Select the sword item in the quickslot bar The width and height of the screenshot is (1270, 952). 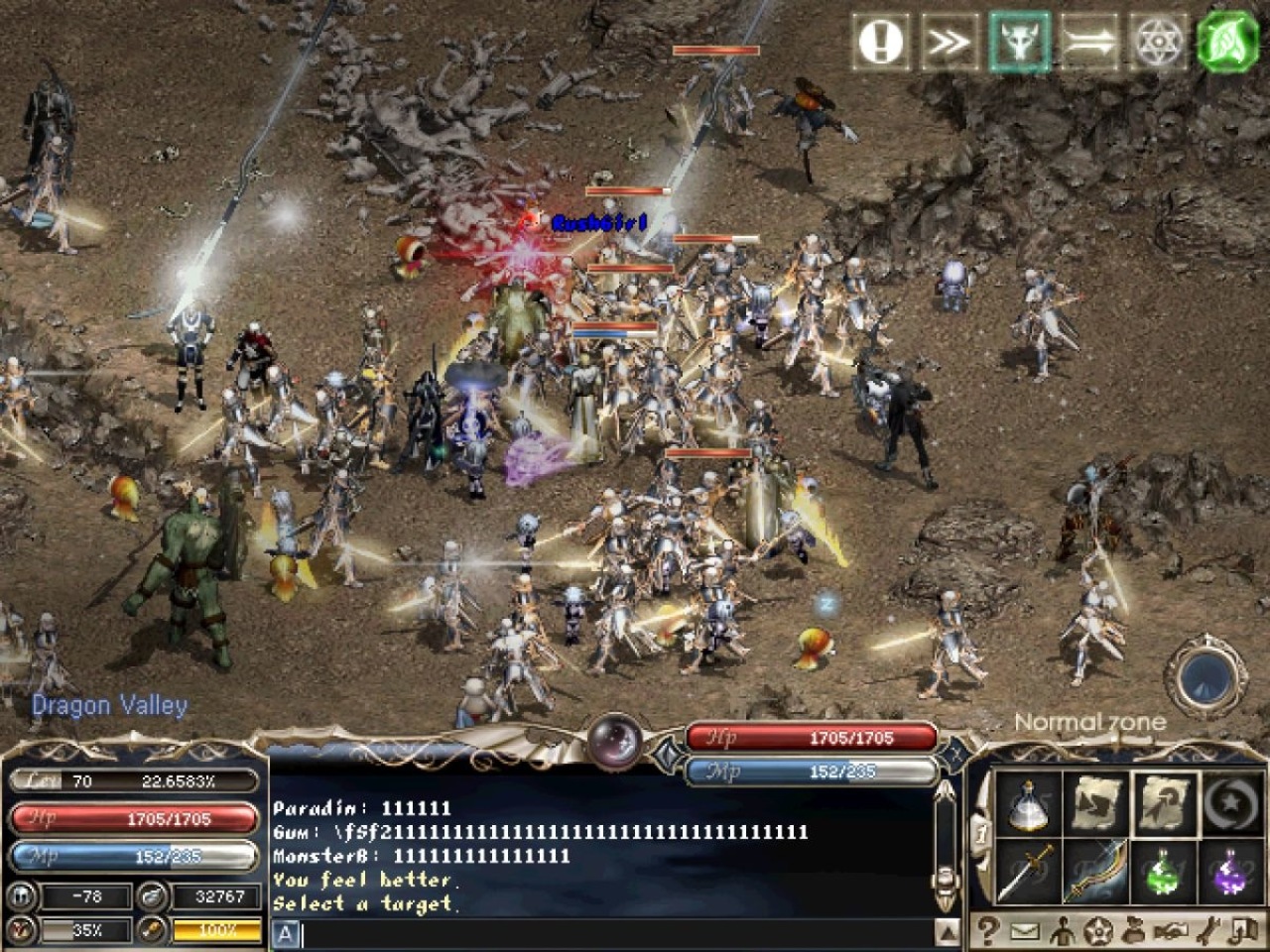[x=1028, y=873]
